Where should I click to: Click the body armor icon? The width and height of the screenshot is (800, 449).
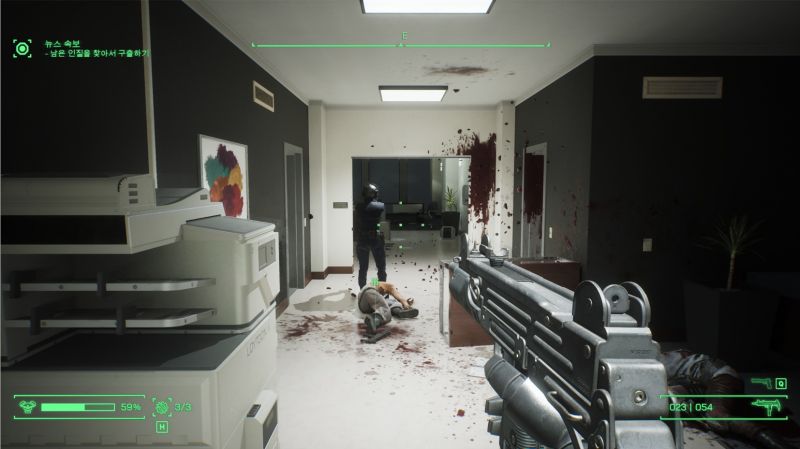tap(27, 407)
